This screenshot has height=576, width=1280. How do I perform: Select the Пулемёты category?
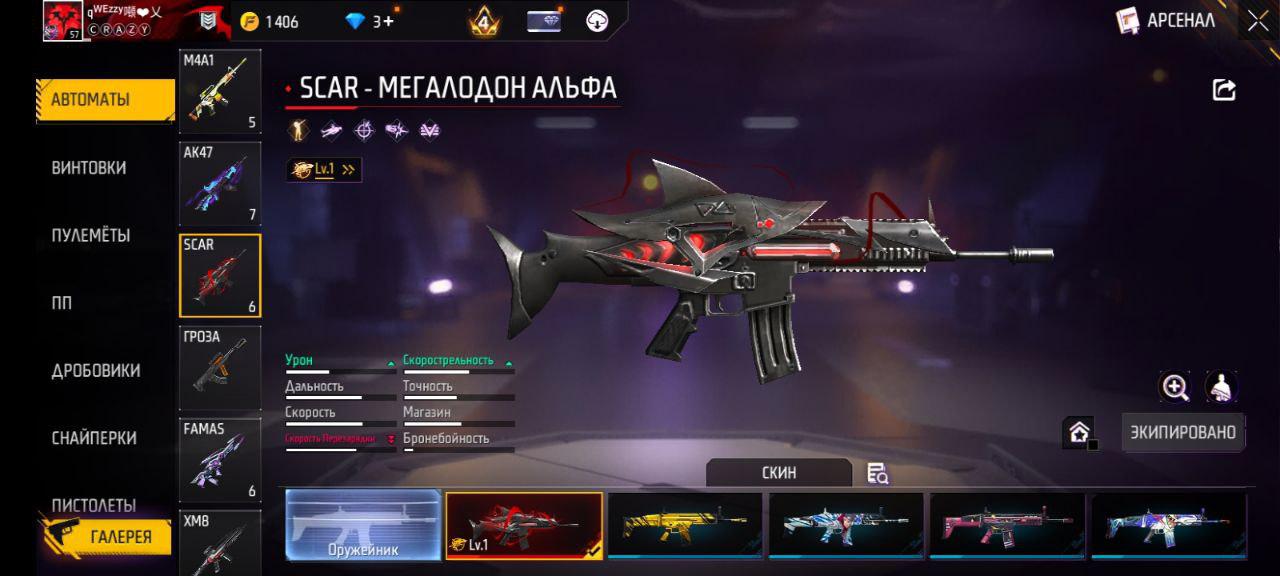coord(91,236)
